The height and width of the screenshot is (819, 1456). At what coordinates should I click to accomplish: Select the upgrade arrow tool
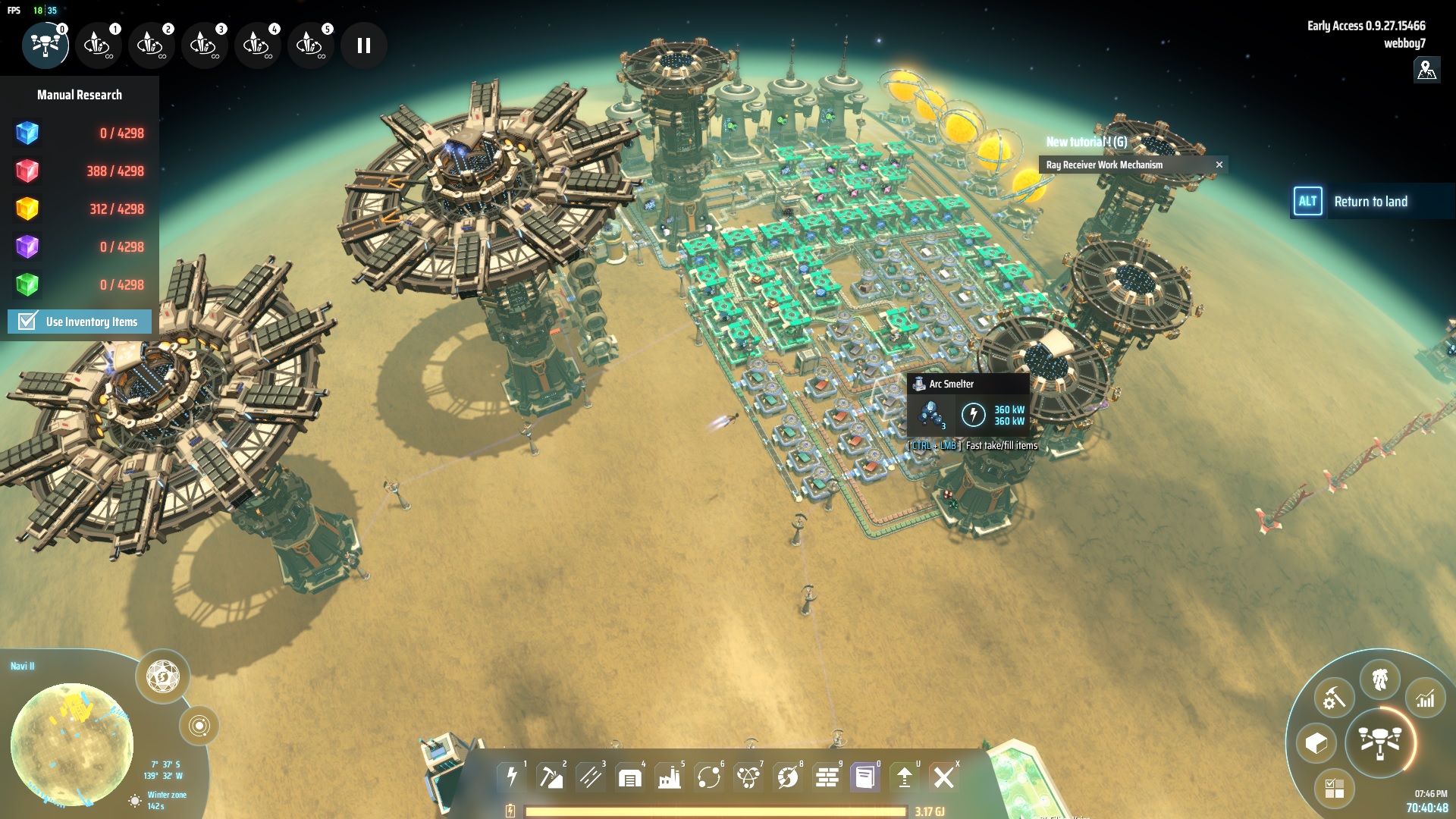pyautogui.click(x=905, y=777)
